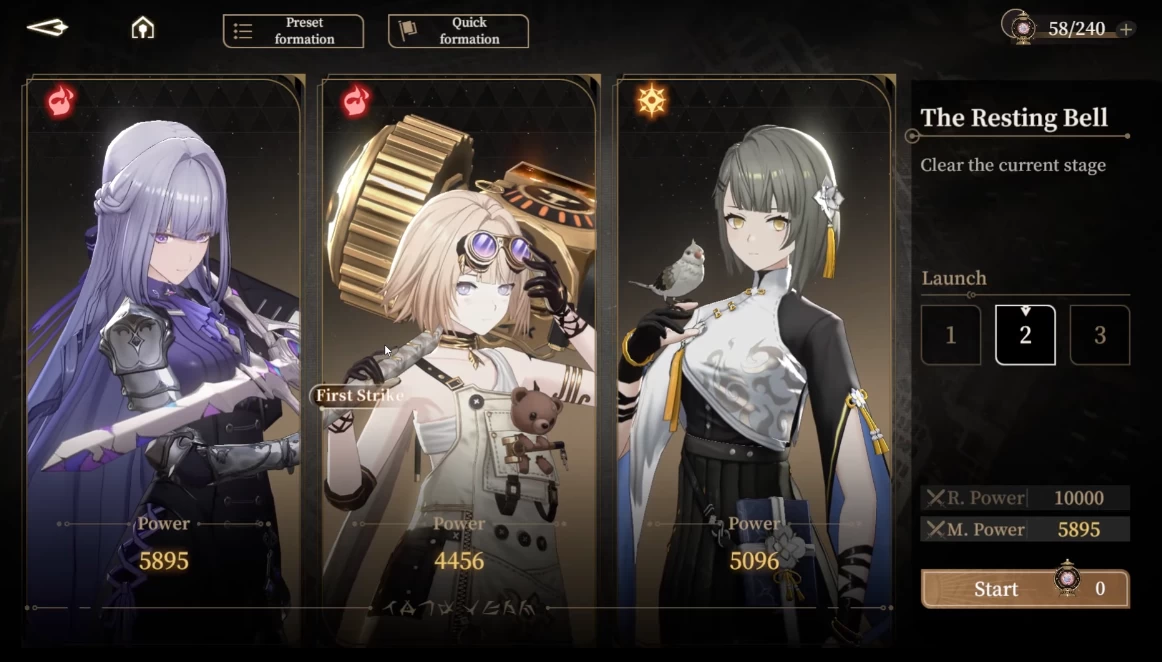Open Quick formation

coord(458,31)
